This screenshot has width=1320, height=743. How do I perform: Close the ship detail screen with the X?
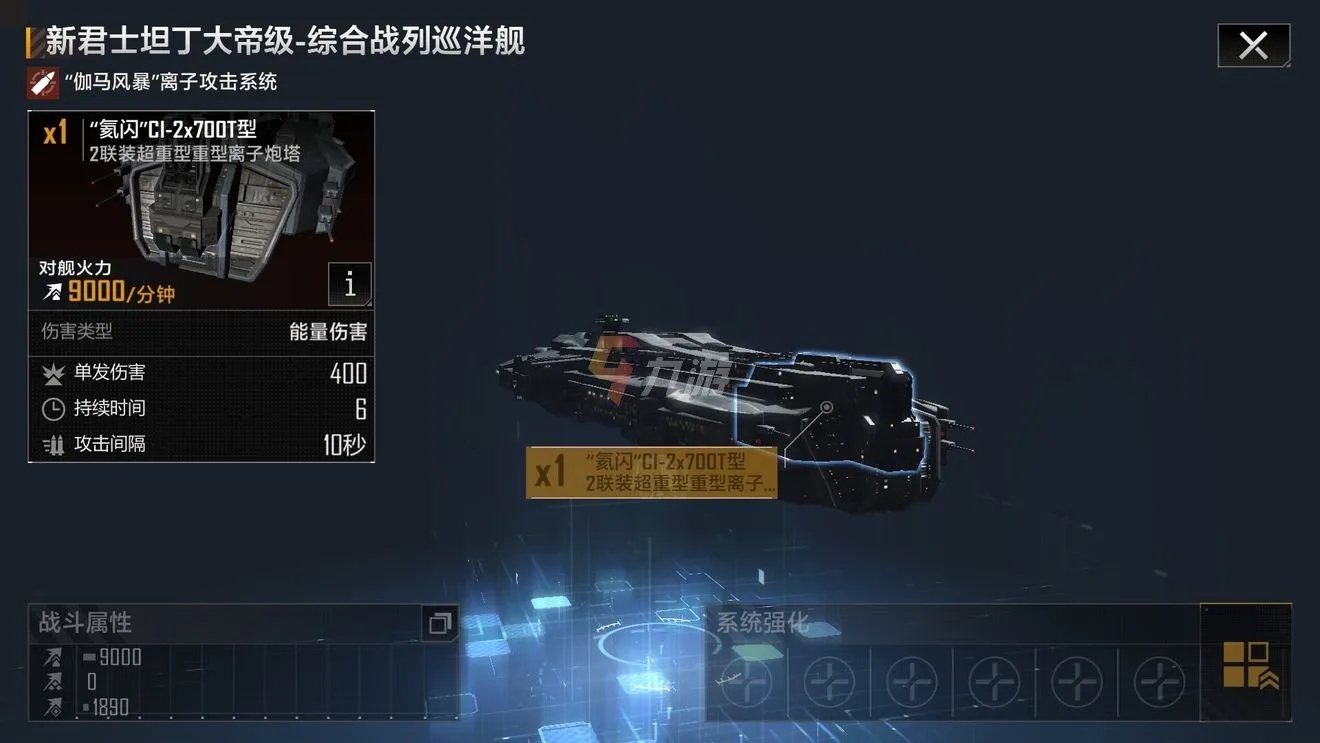(x=1253, y=44)
